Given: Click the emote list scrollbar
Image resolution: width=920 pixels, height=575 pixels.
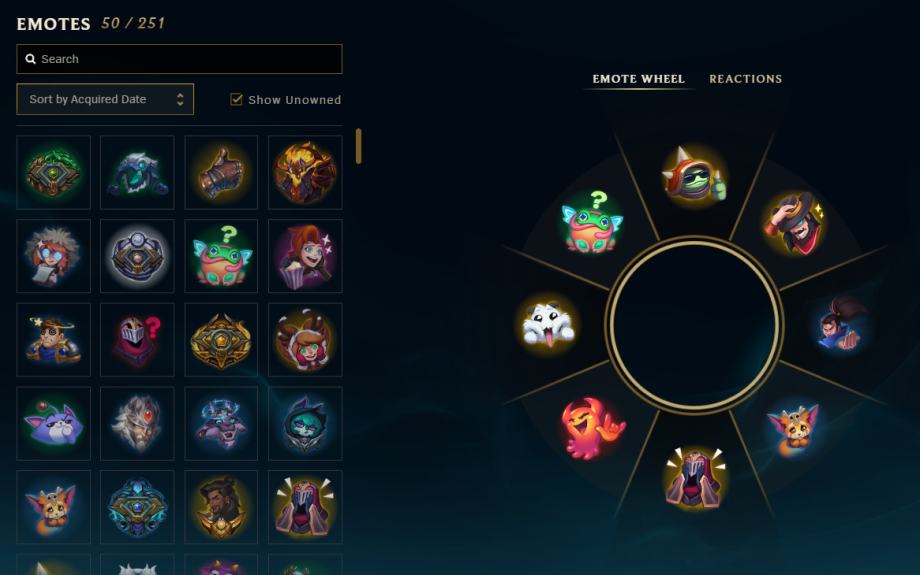Looking at the screenshot, I should pos(359,146).
